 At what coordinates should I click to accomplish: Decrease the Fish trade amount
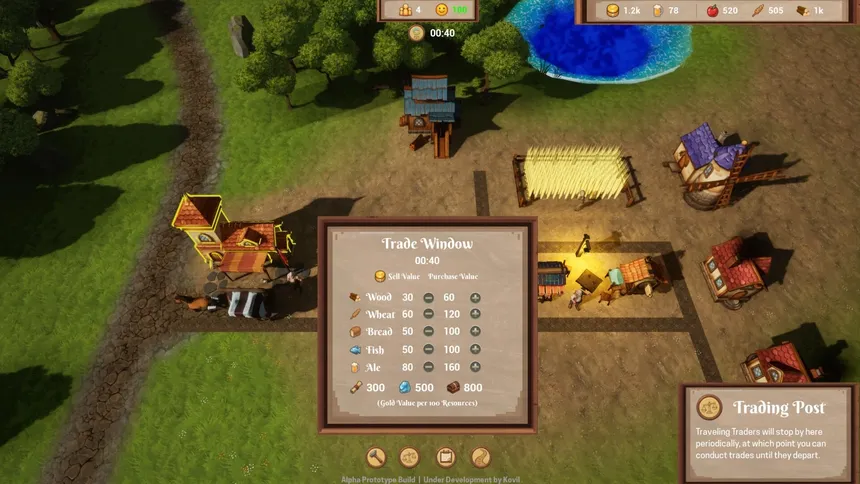[428, 349]
